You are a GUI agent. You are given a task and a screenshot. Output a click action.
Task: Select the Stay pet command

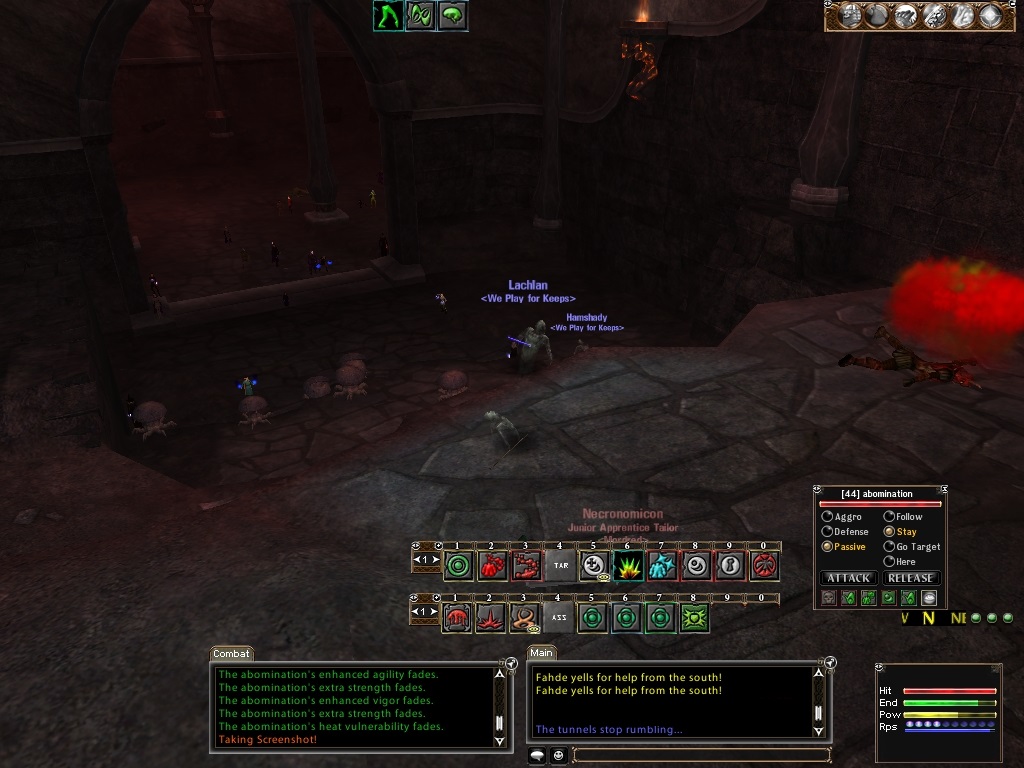pos(889,532)
